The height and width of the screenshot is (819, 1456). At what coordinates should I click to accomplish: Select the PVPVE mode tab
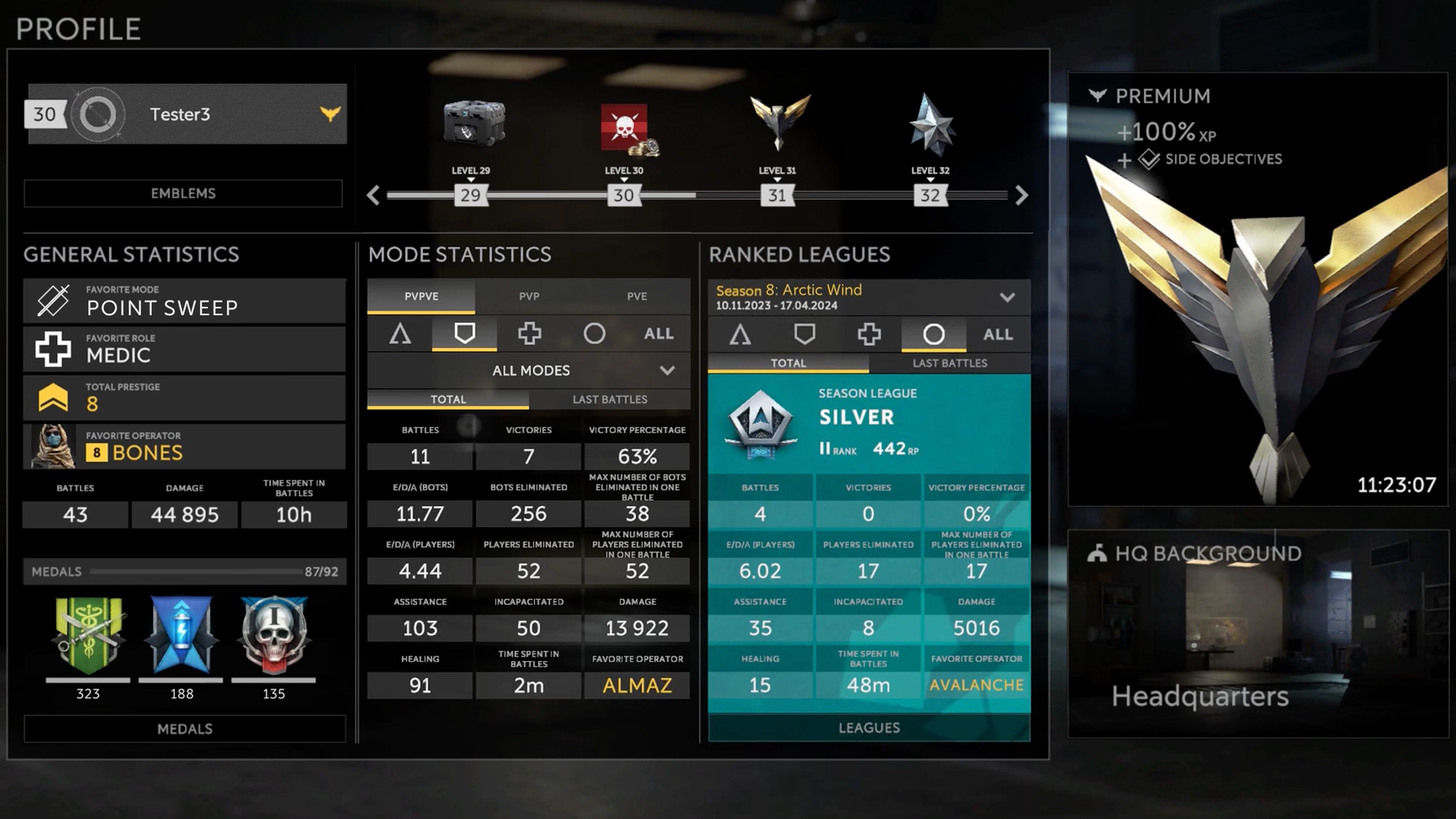coord(421,296)
